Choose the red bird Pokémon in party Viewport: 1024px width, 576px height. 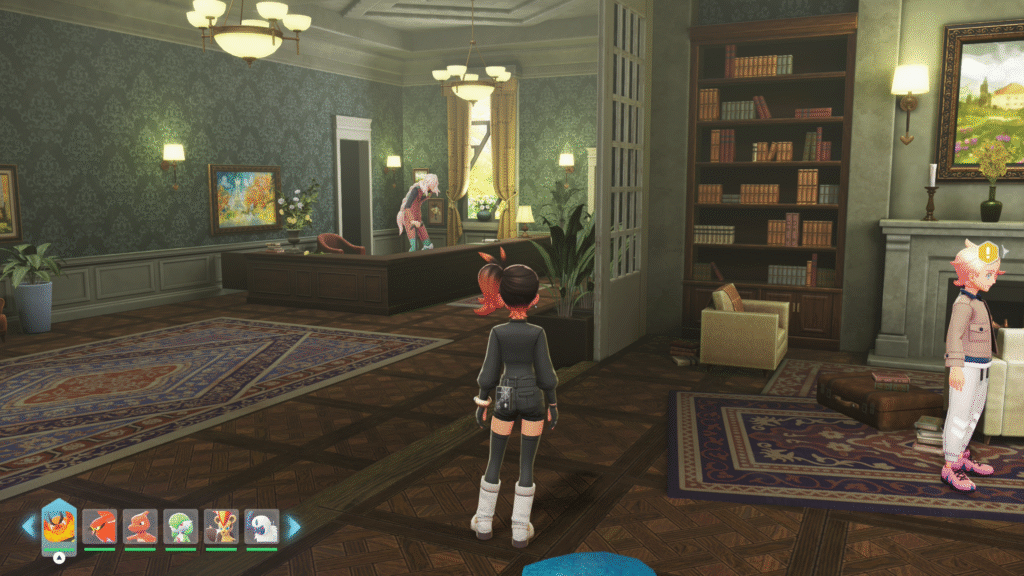[100, 526]
